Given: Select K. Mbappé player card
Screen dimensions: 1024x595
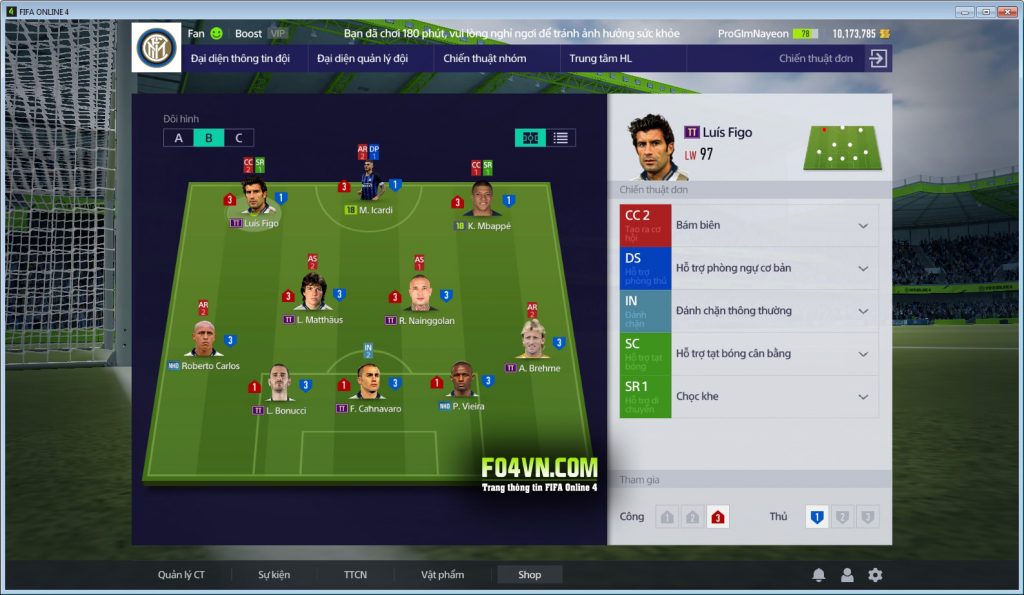Looking at the screenshot, I should pos(484,201).
